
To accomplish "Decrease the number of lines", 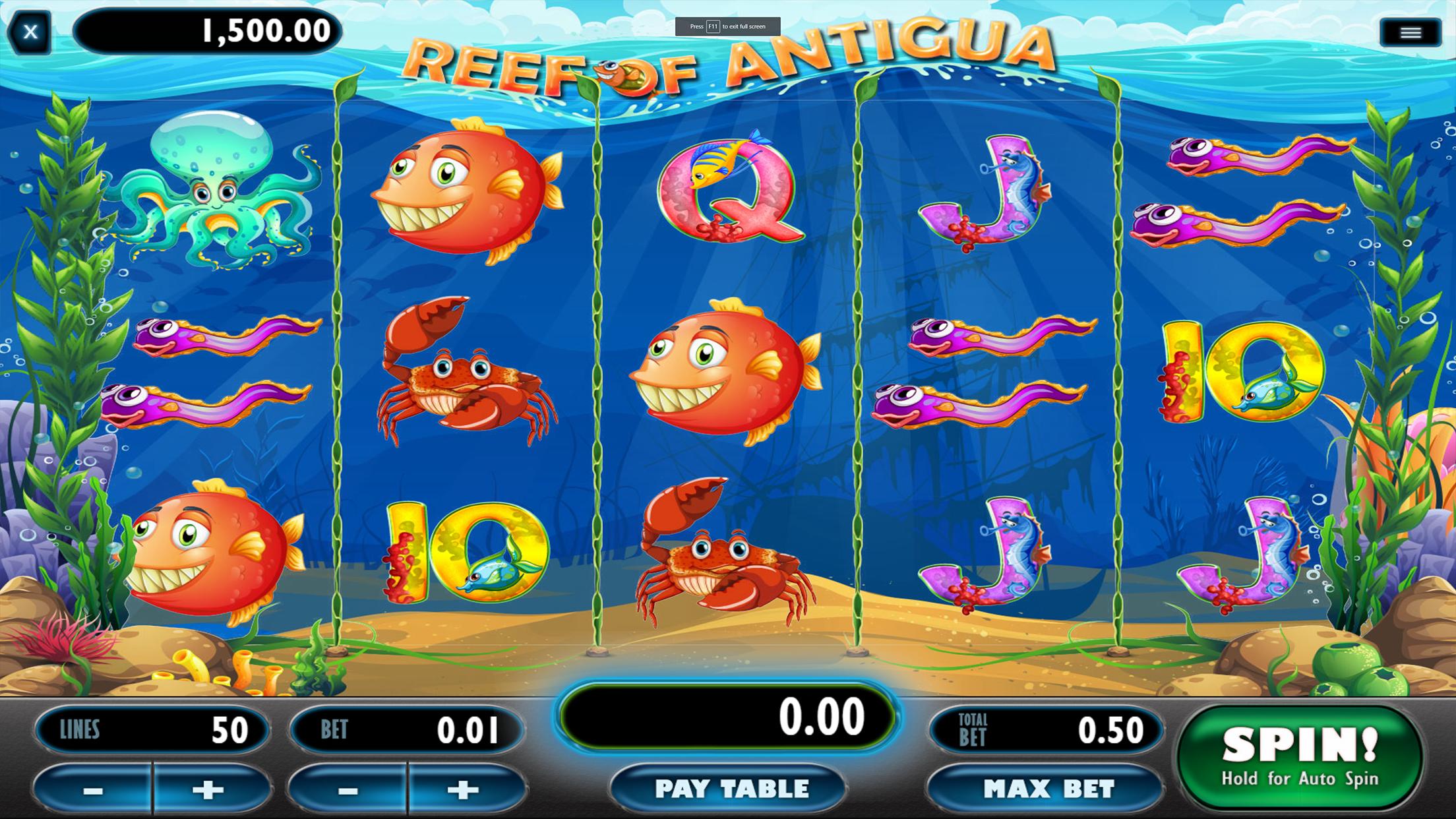I will (93, 789).
